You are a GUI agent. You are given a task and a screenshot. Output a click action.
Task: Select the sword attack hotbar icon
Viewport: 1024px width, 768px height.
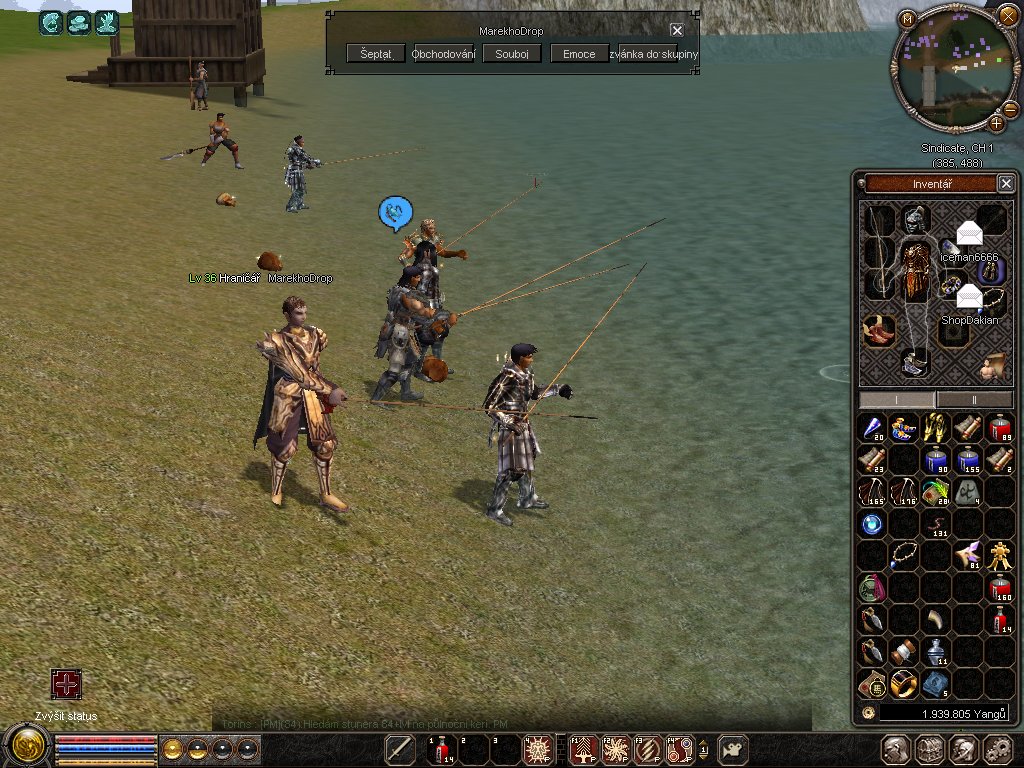tap(400, 749)
